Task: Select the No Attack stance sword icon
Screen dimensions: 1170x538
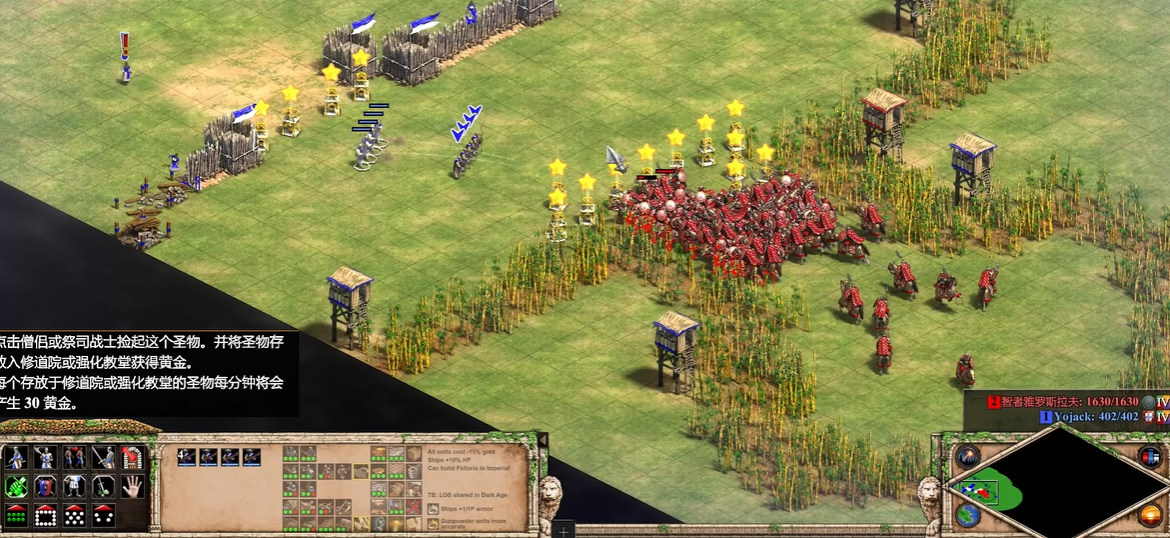Action: (x=104, y=487)
